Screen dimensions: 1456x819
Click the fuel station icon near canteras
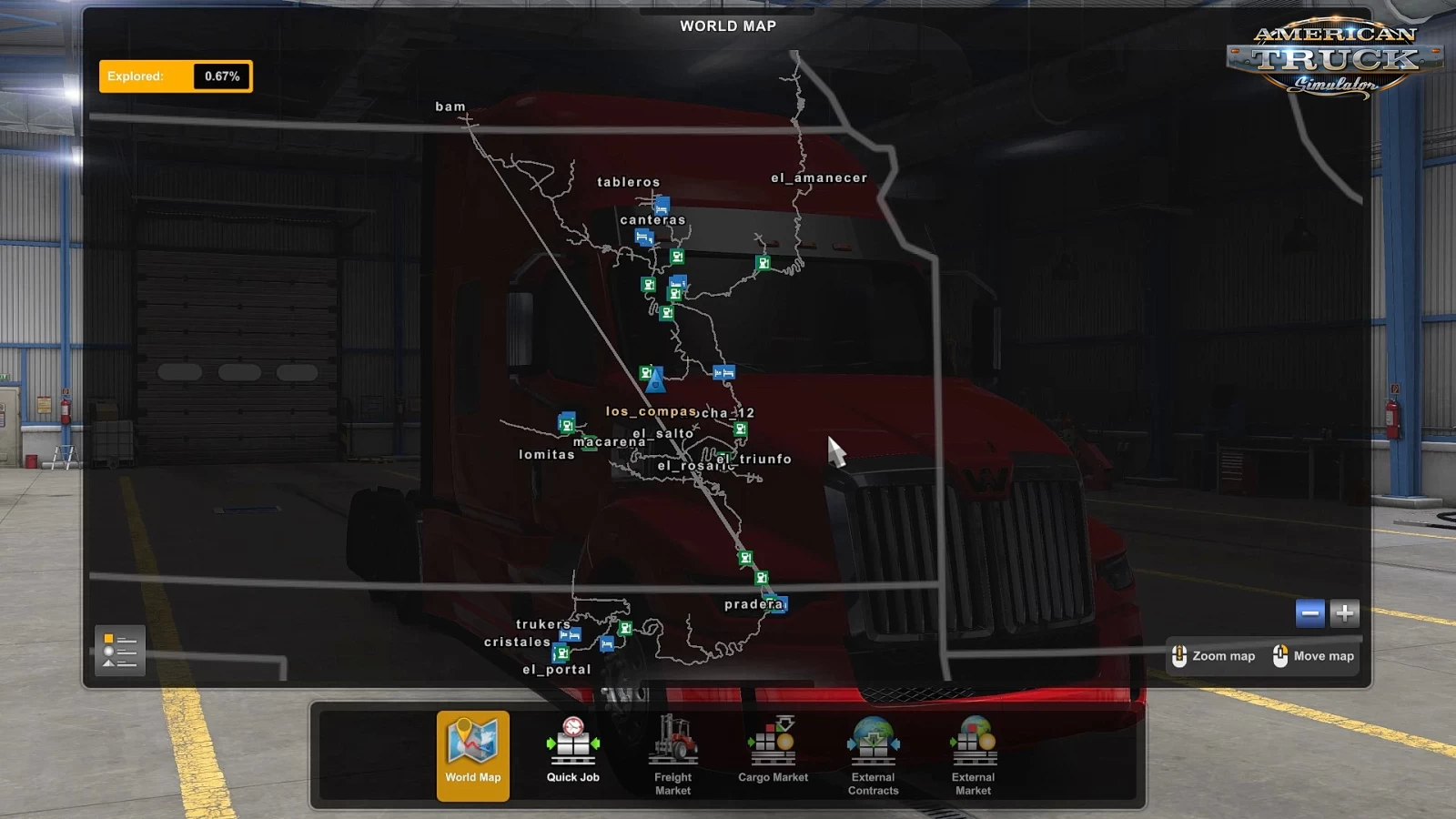pos(677,256)
